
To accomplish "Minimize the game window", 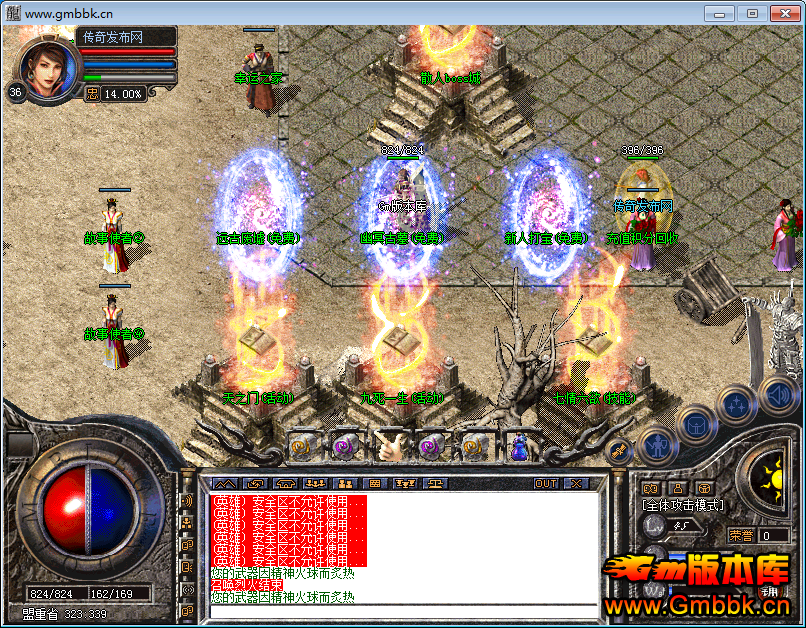I will (x=720, y=13).
